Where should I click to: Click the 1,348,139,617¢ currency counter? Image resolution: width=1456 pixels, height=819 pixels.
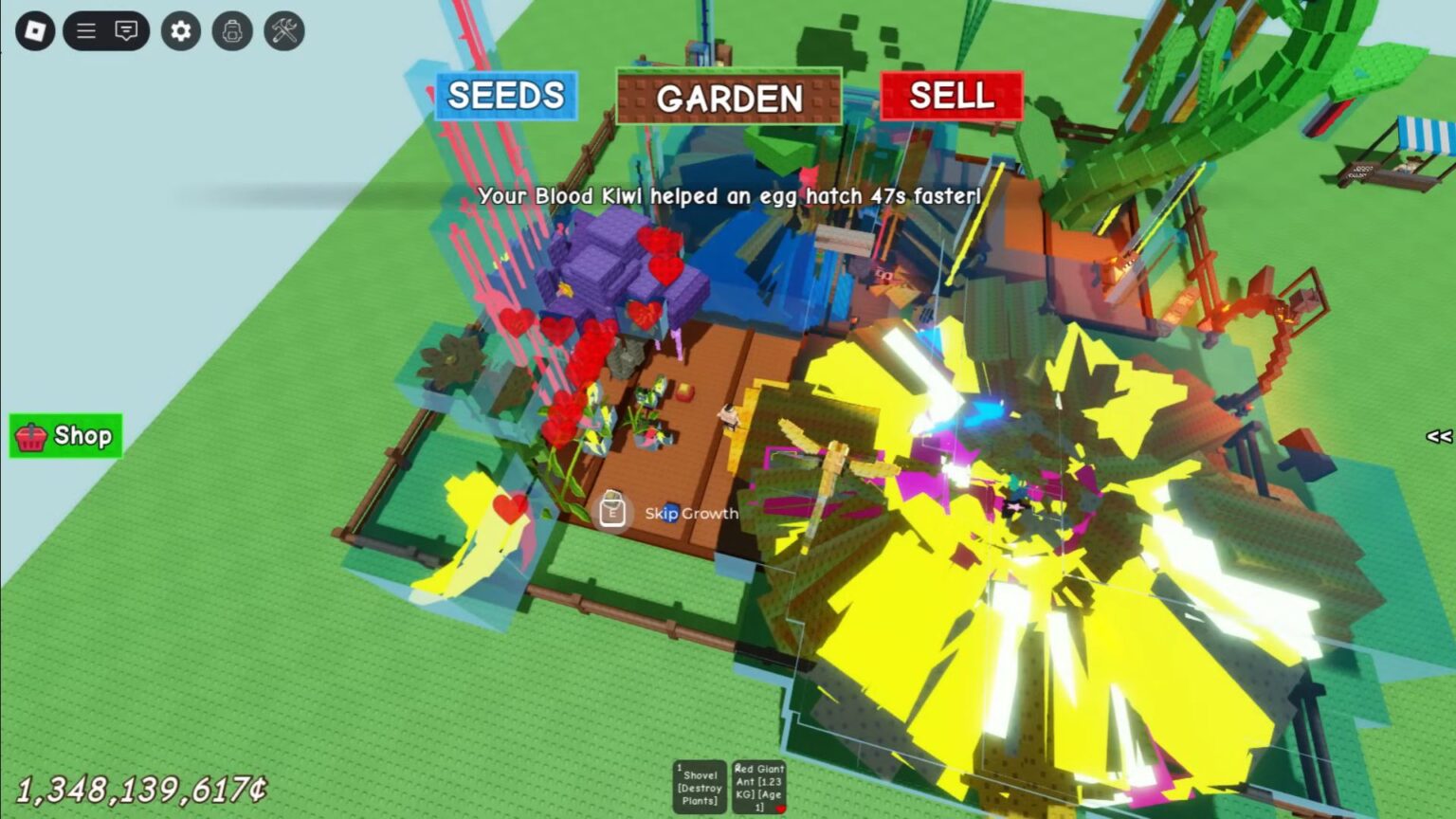click(x=142, y=789)
